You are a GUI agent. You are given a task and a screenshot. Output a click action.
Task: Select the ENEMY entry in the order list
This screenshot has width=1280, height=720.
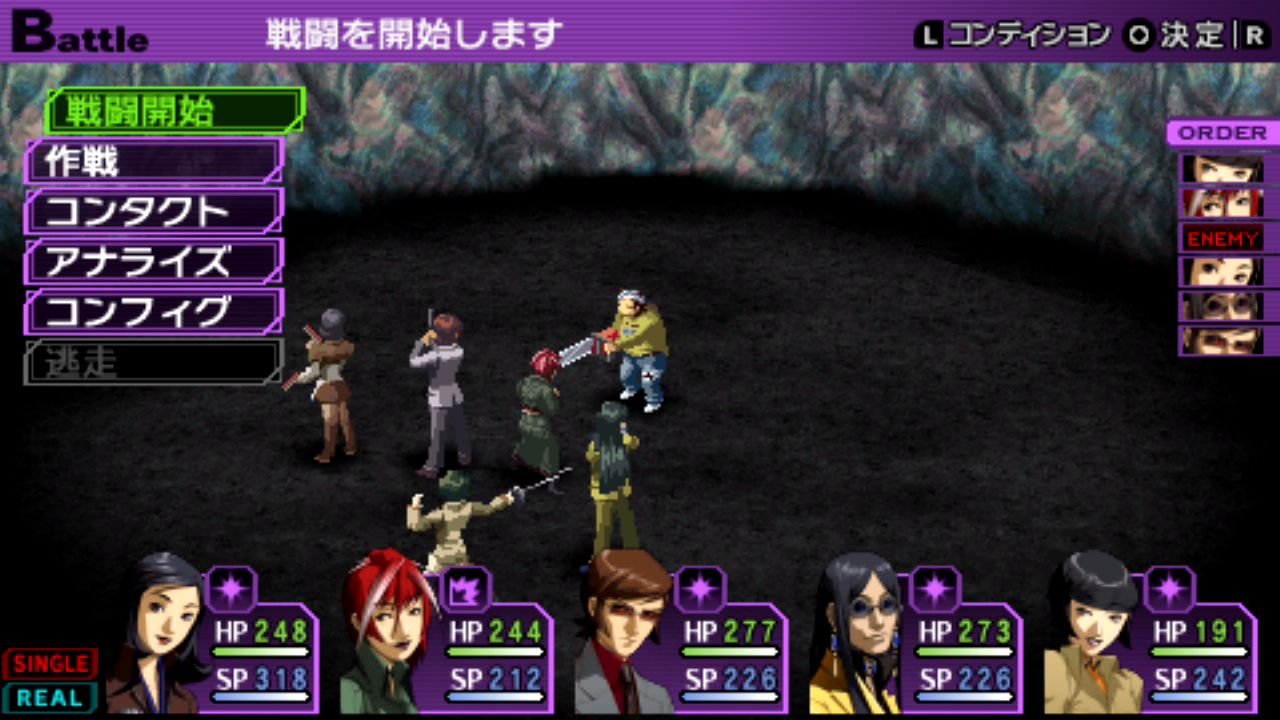1222,238
